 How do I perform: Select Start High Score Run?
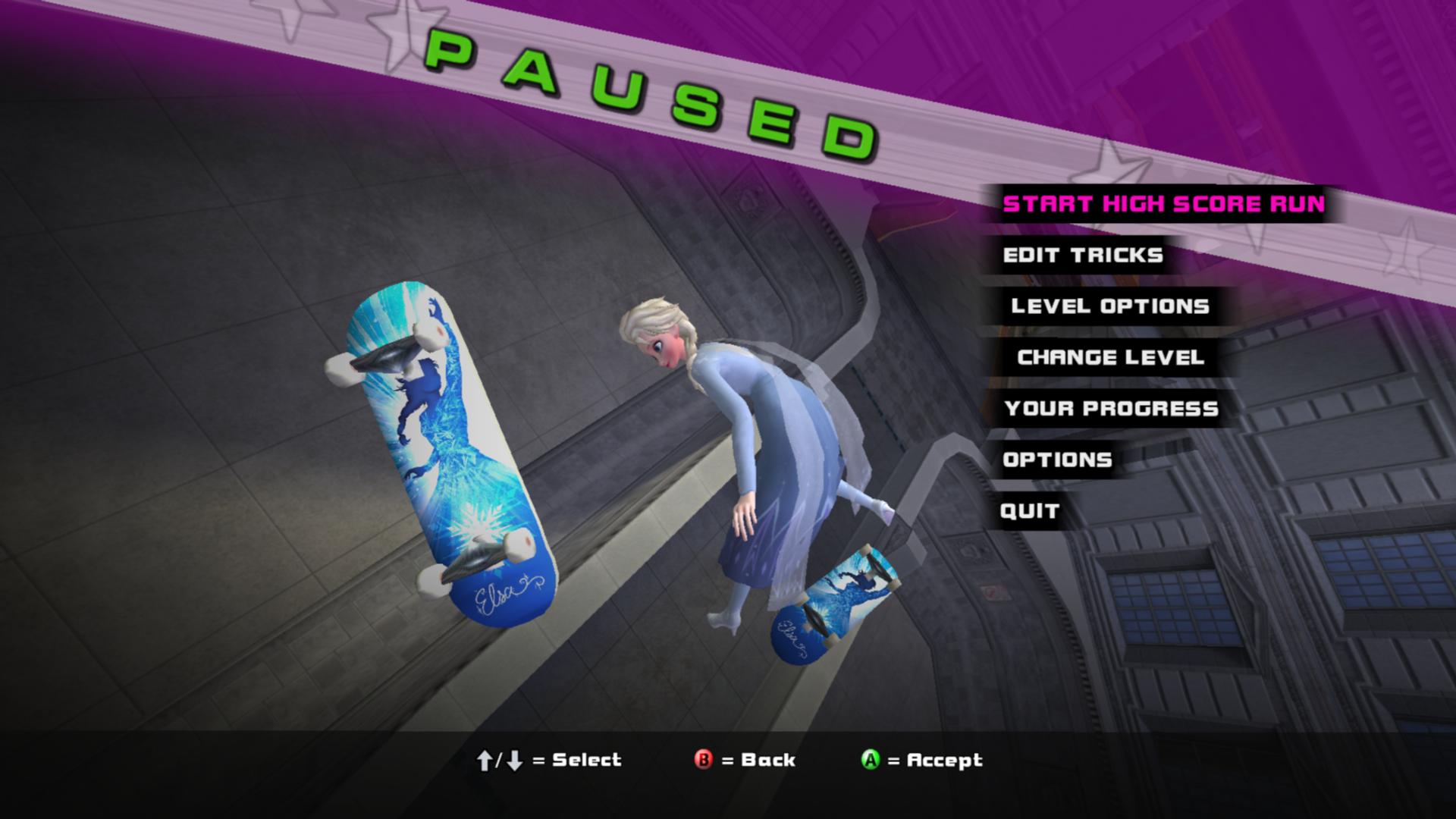(1163, 204)
